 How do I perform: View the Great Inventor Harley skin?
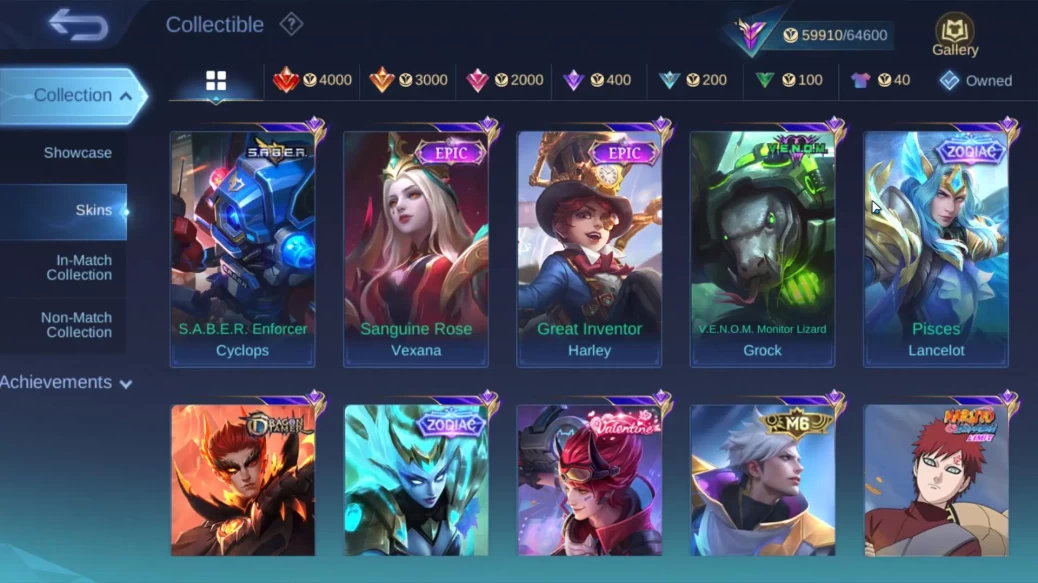(589, 248)
